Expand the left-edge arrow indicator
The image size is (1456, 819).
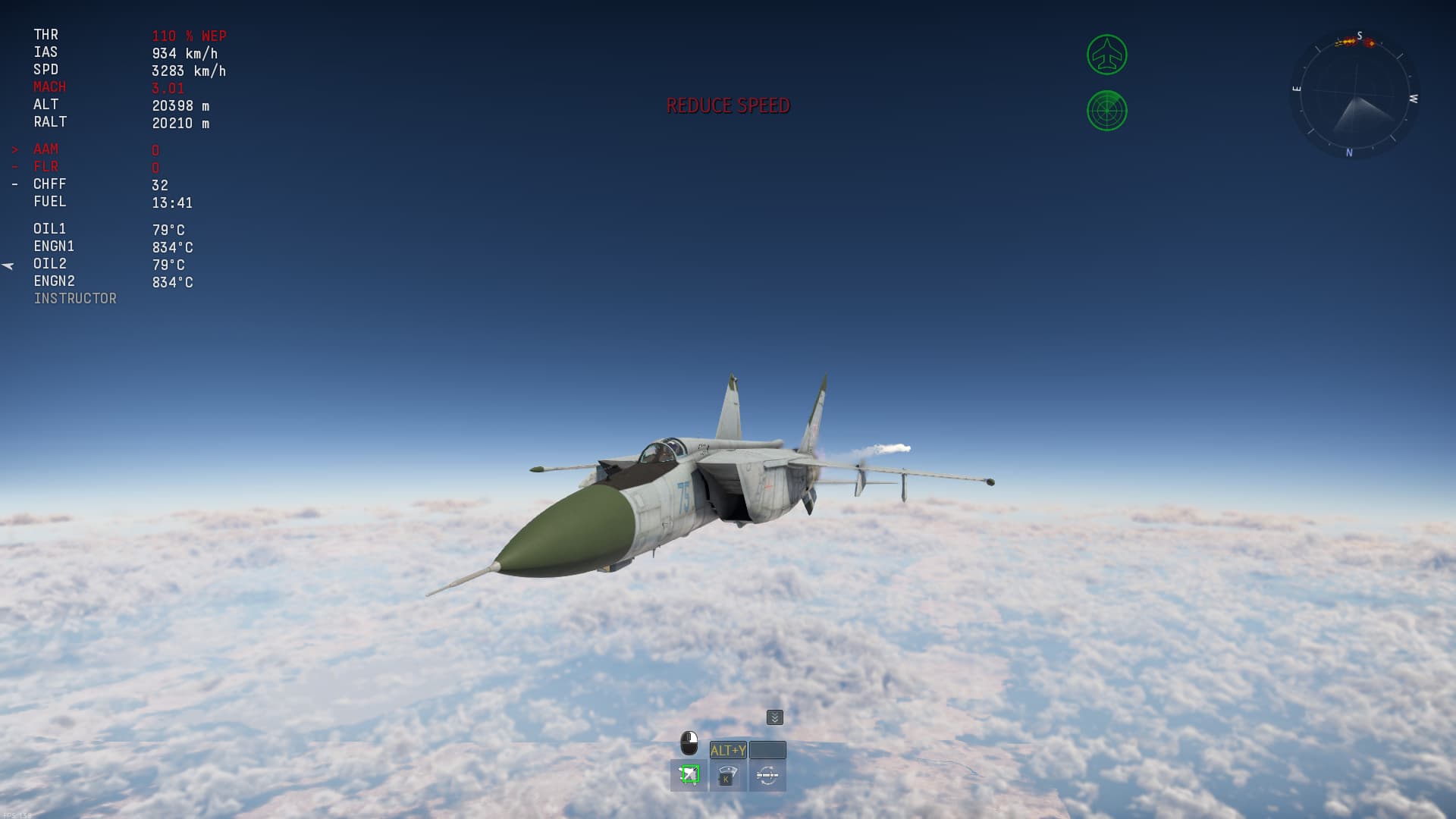(8, 265)
